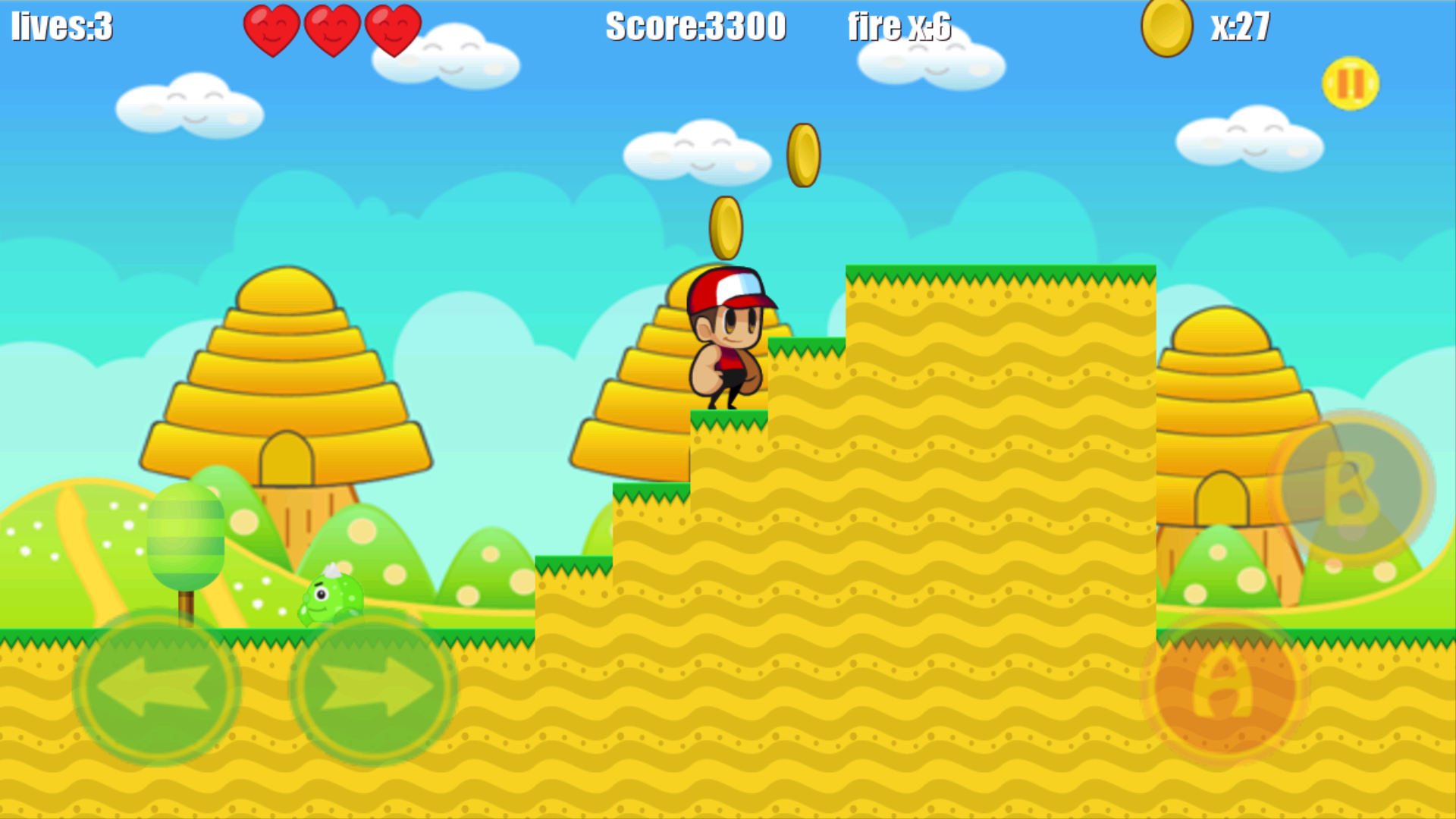Click the third heart next to lives
This screenshot has height=819, width=1456.
pyautogui.click(x=393, y=29)
